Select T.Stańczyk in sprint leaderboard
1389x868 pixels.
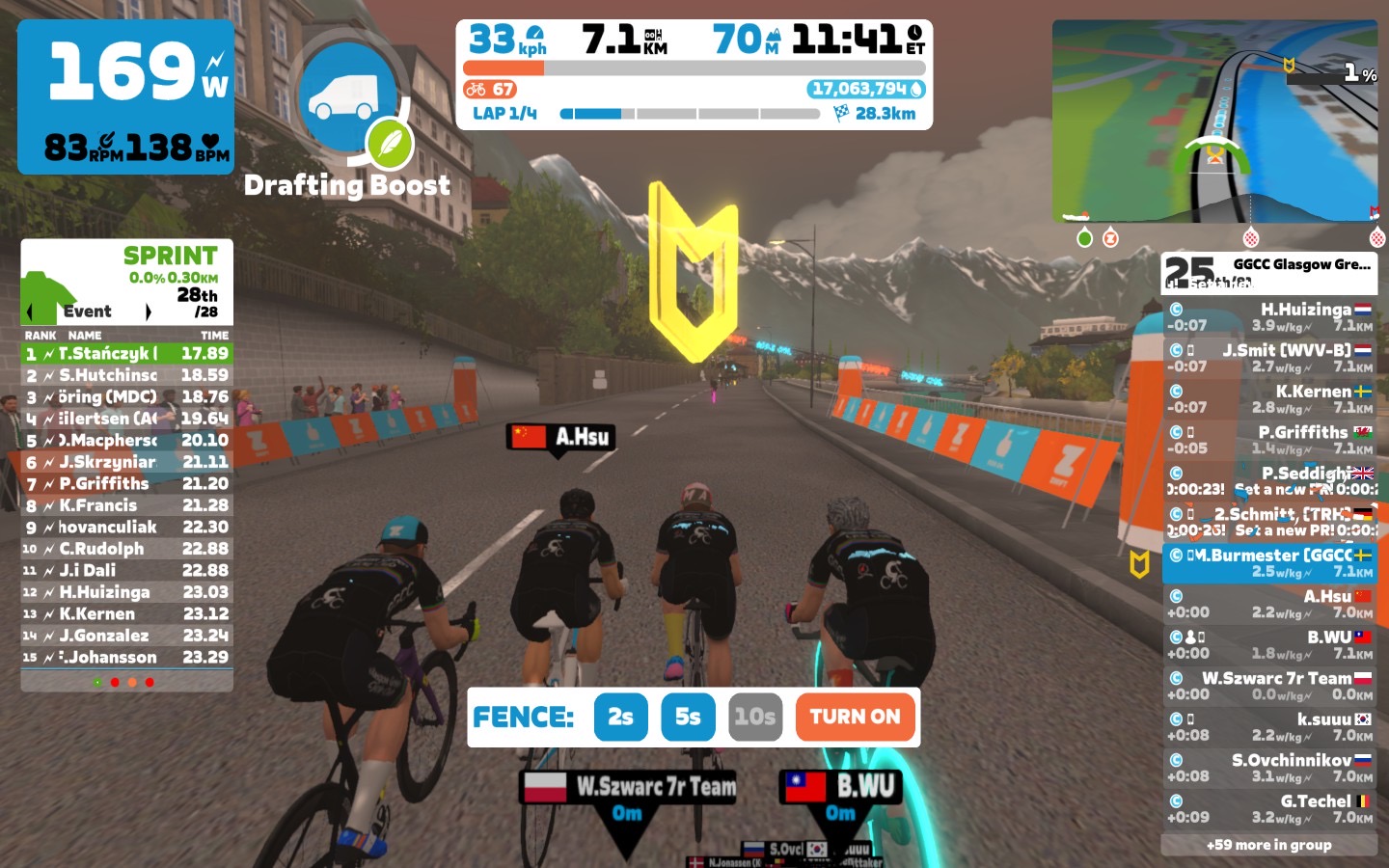126,354
